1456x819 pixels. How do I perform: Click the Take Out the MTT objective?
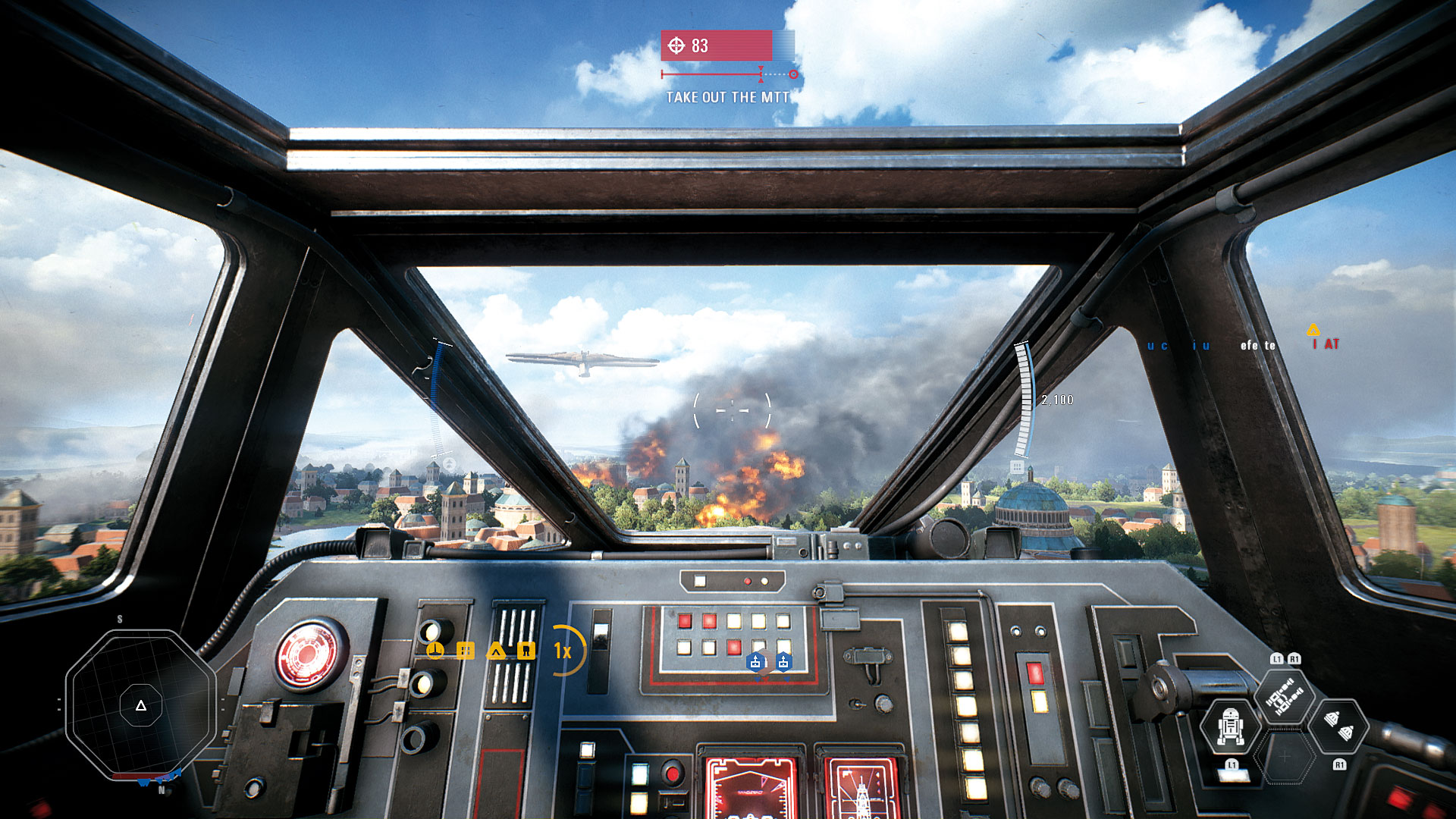[727, 97]
